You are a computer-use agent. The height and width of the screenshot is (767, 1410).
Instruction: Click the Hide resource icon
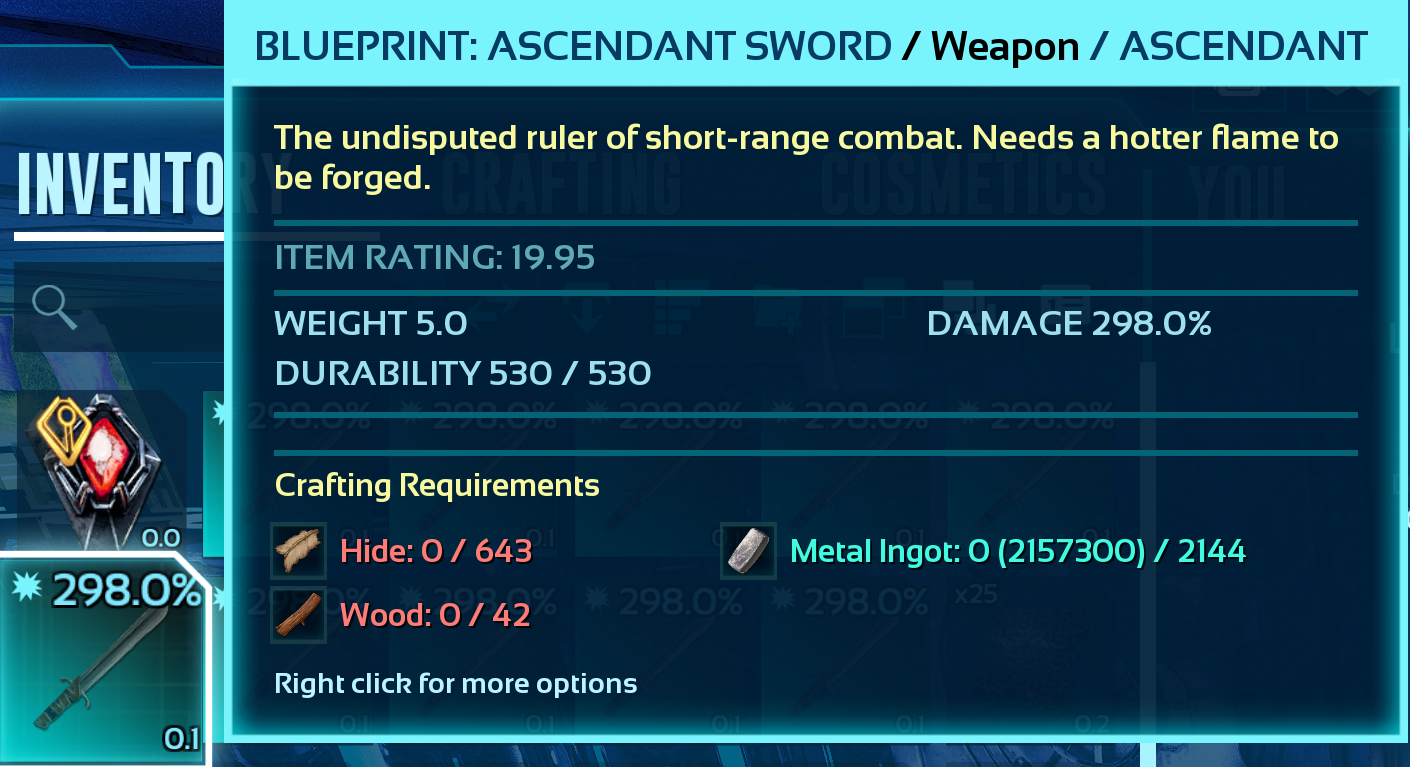(298, 551)
